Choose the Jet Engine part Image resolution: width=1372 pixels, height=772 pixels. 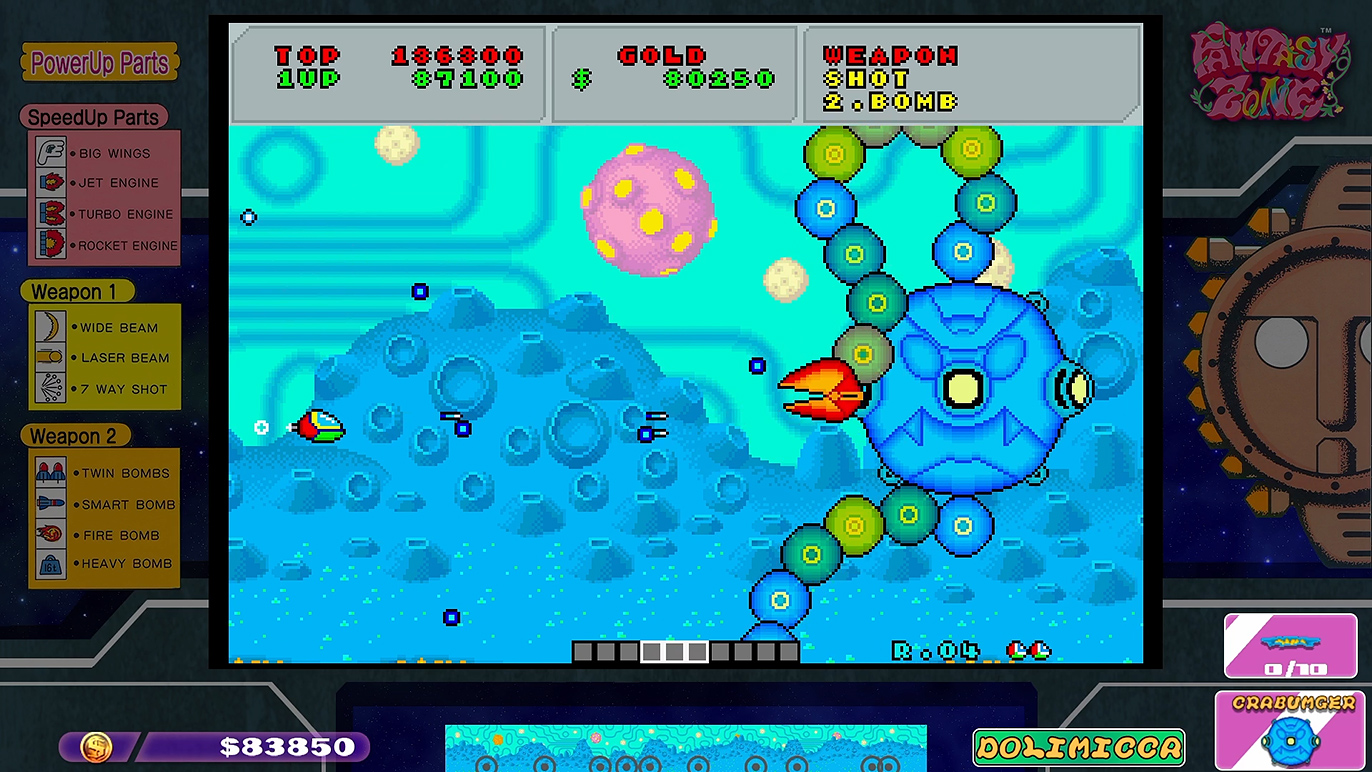pos(105,183)
